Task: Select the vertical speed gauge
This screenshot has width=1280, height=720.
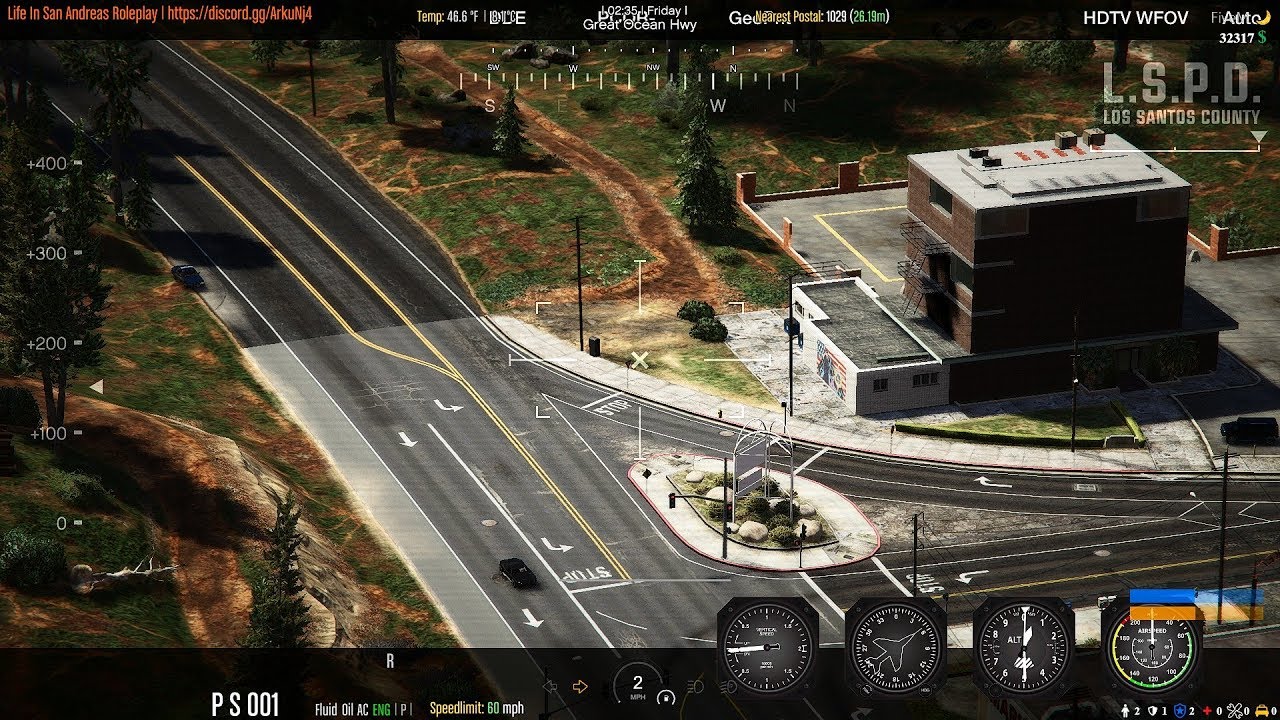Action: tap(767, 645)
